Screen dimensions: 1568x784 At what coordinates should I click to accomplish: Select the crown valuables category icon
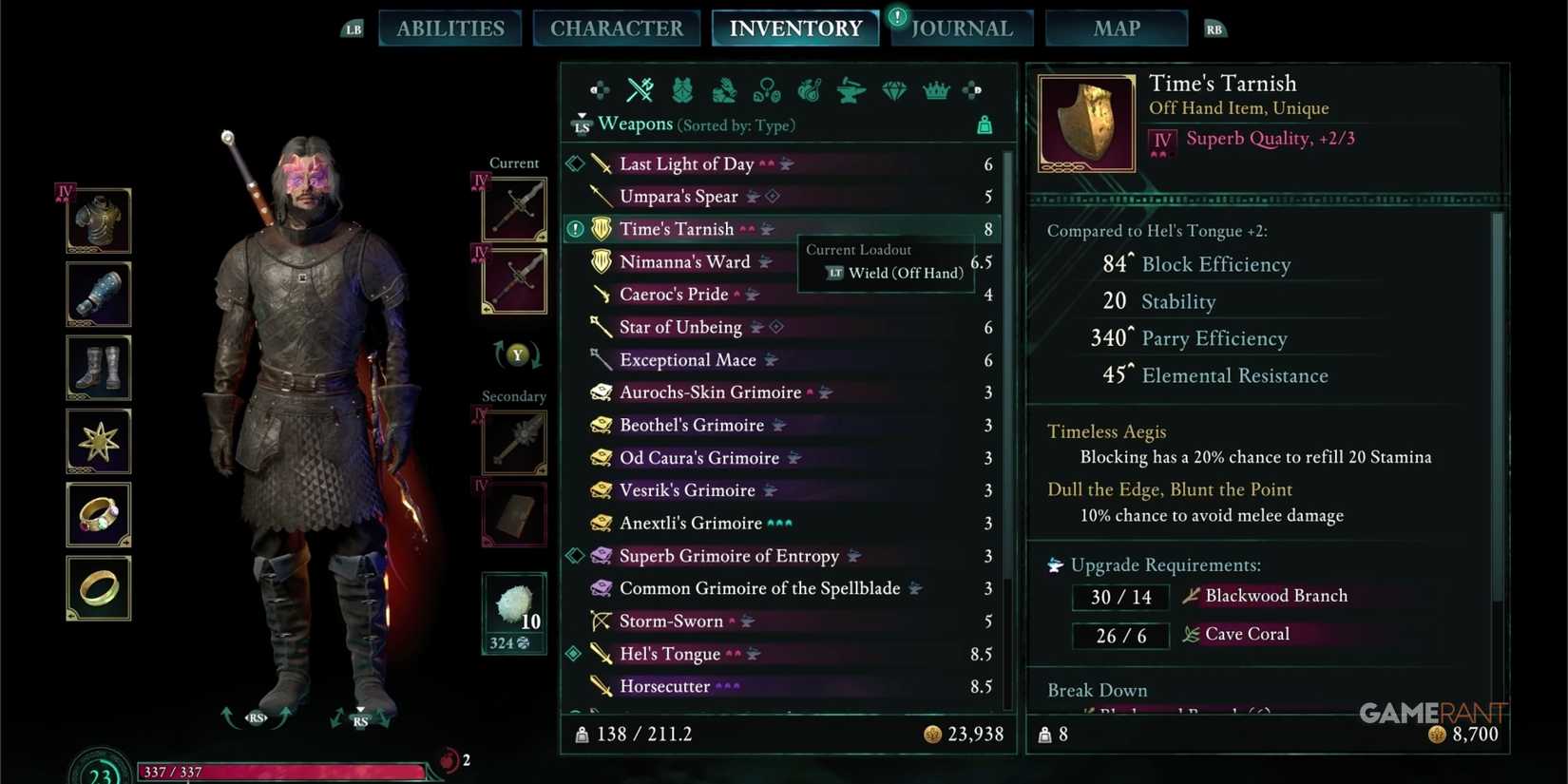click(935, 90)
